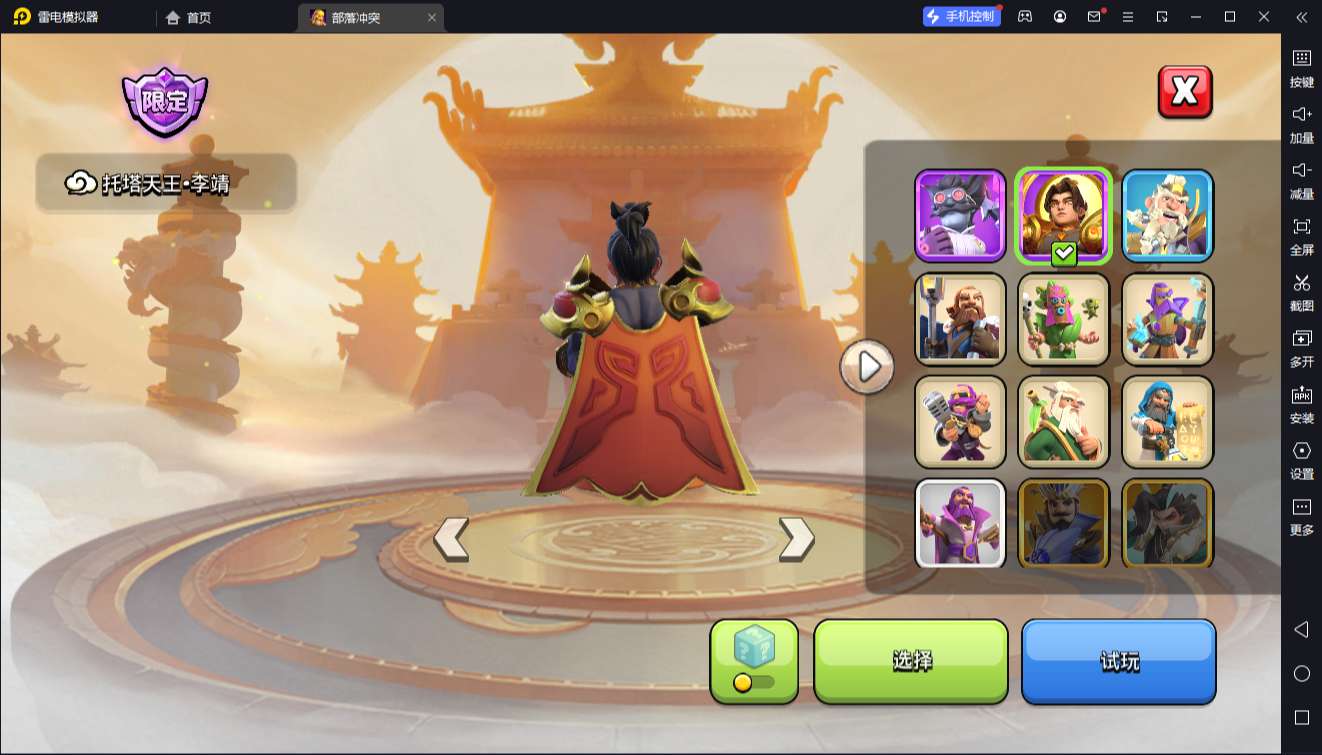The image size is (1322, 755).
Task: Pick the blue-hooded skin holding a scroll
Action: point(1167,422)
